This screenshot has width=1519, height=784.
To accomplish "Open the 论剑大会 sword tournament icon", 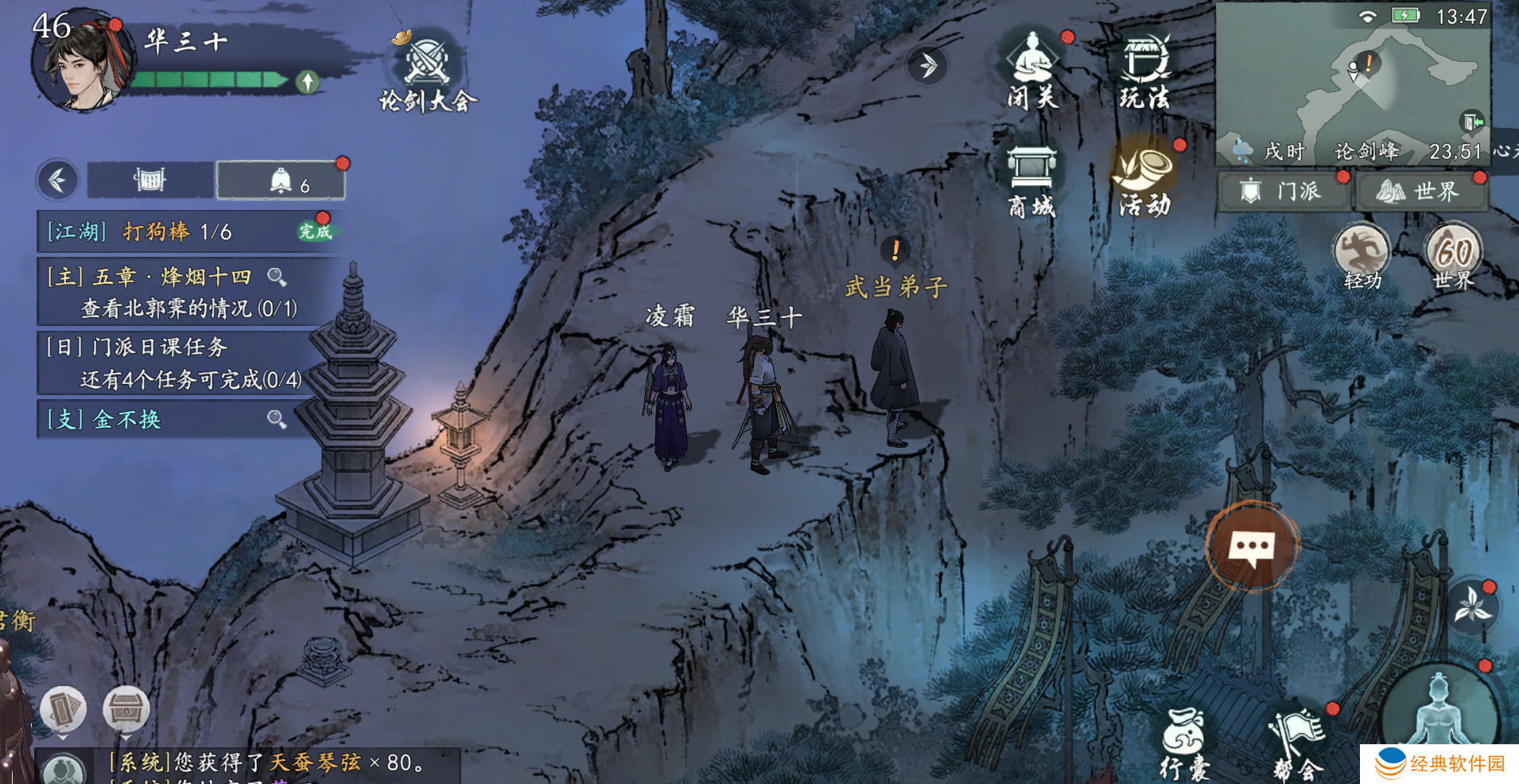I will (428, 72).
